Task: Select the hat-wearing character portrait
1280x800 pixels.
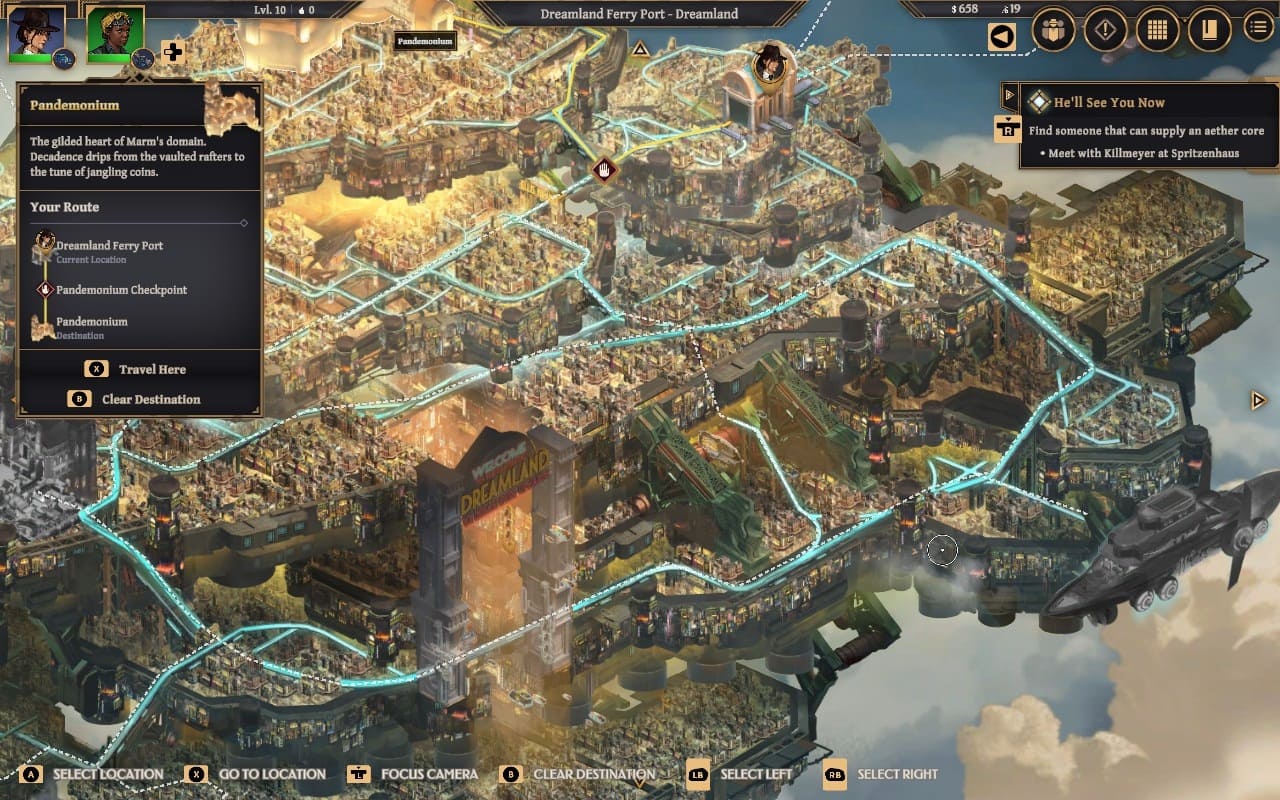Action: pos(36,33)
